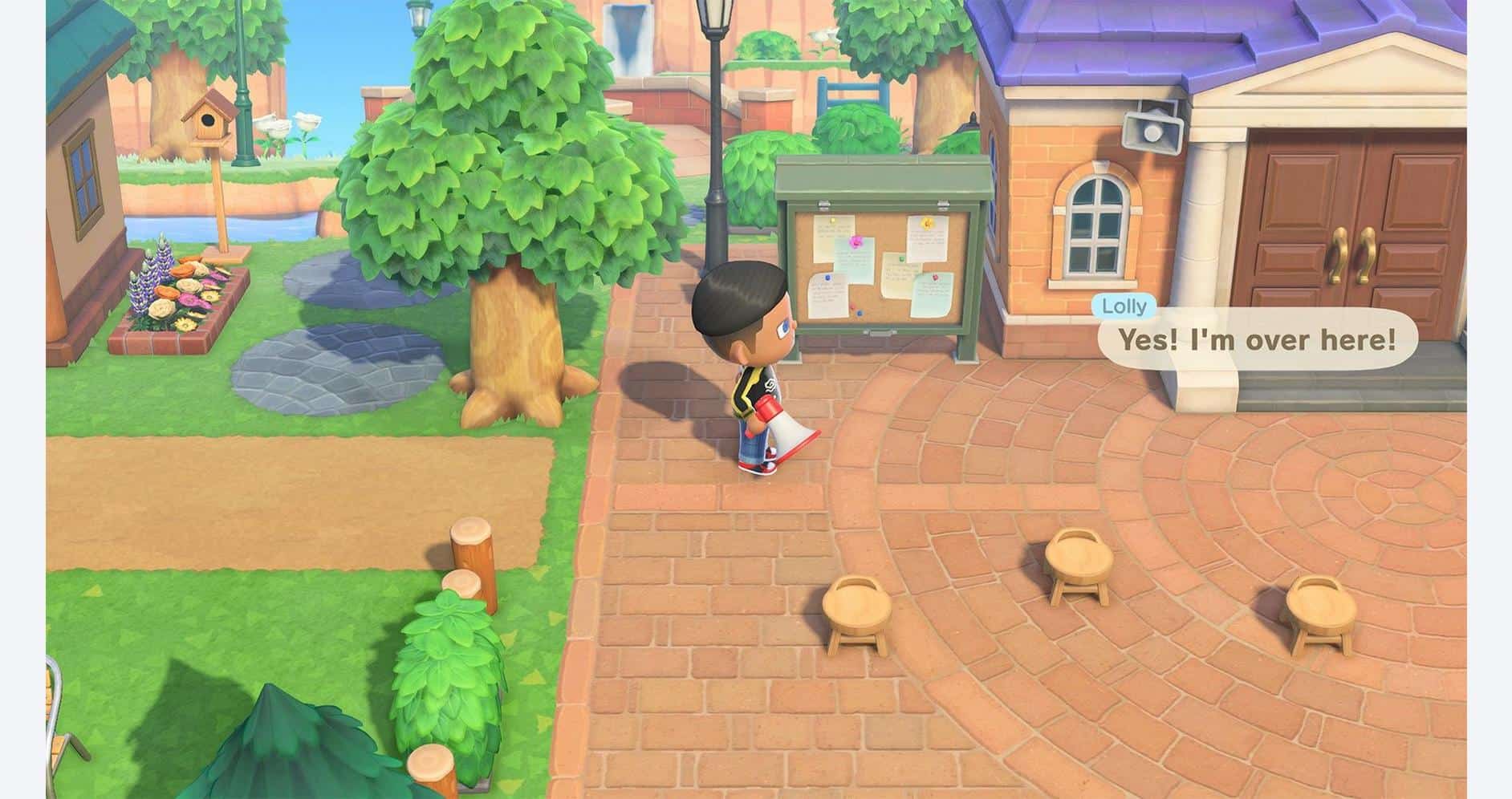Click the pink flower pin on the bulletin board
Screen dimensions: 1512x799
(x=856, y=243)
